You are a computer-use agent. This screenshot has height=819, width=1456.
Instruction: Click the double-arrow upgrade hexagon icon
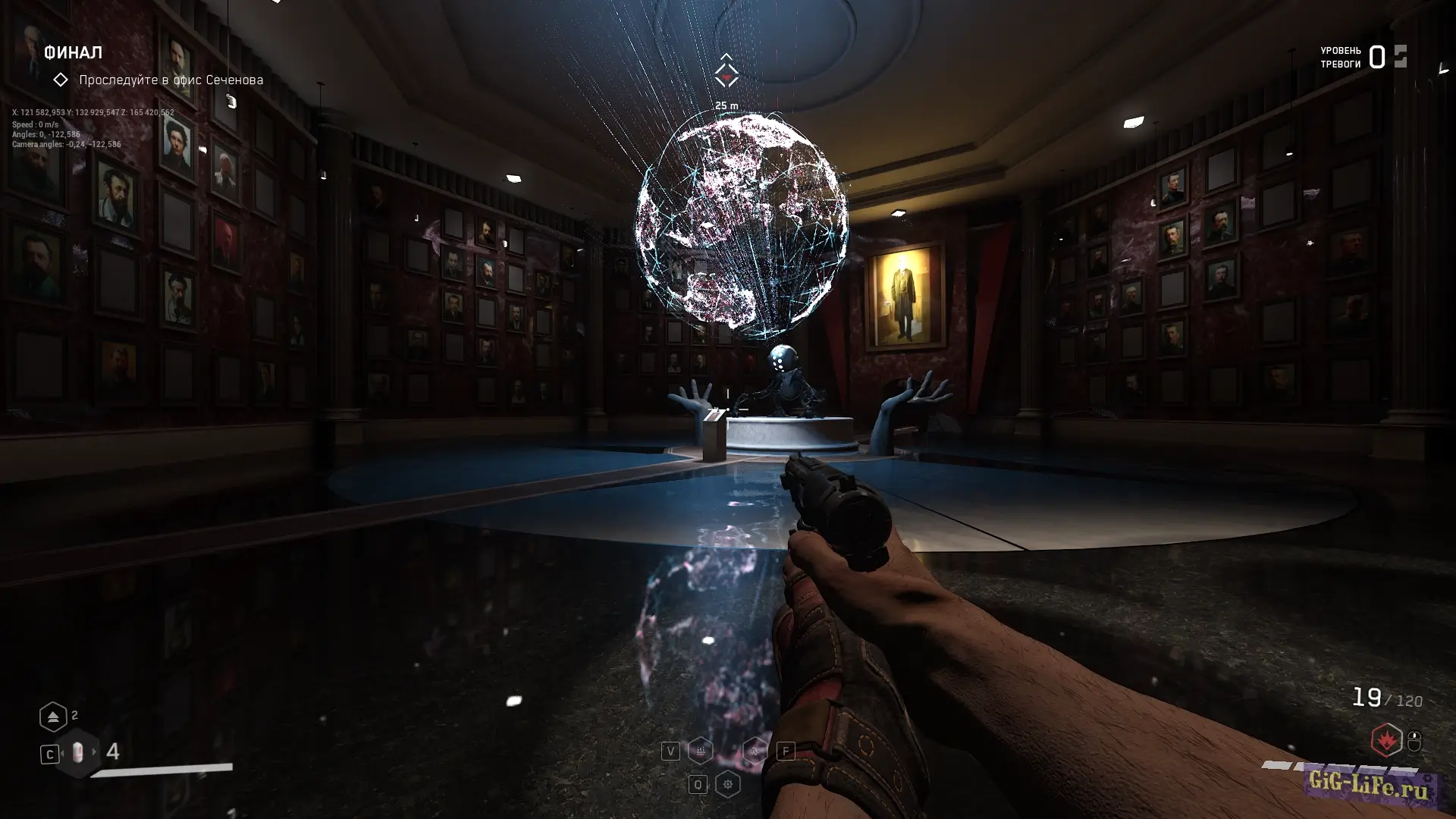point(53,717)
